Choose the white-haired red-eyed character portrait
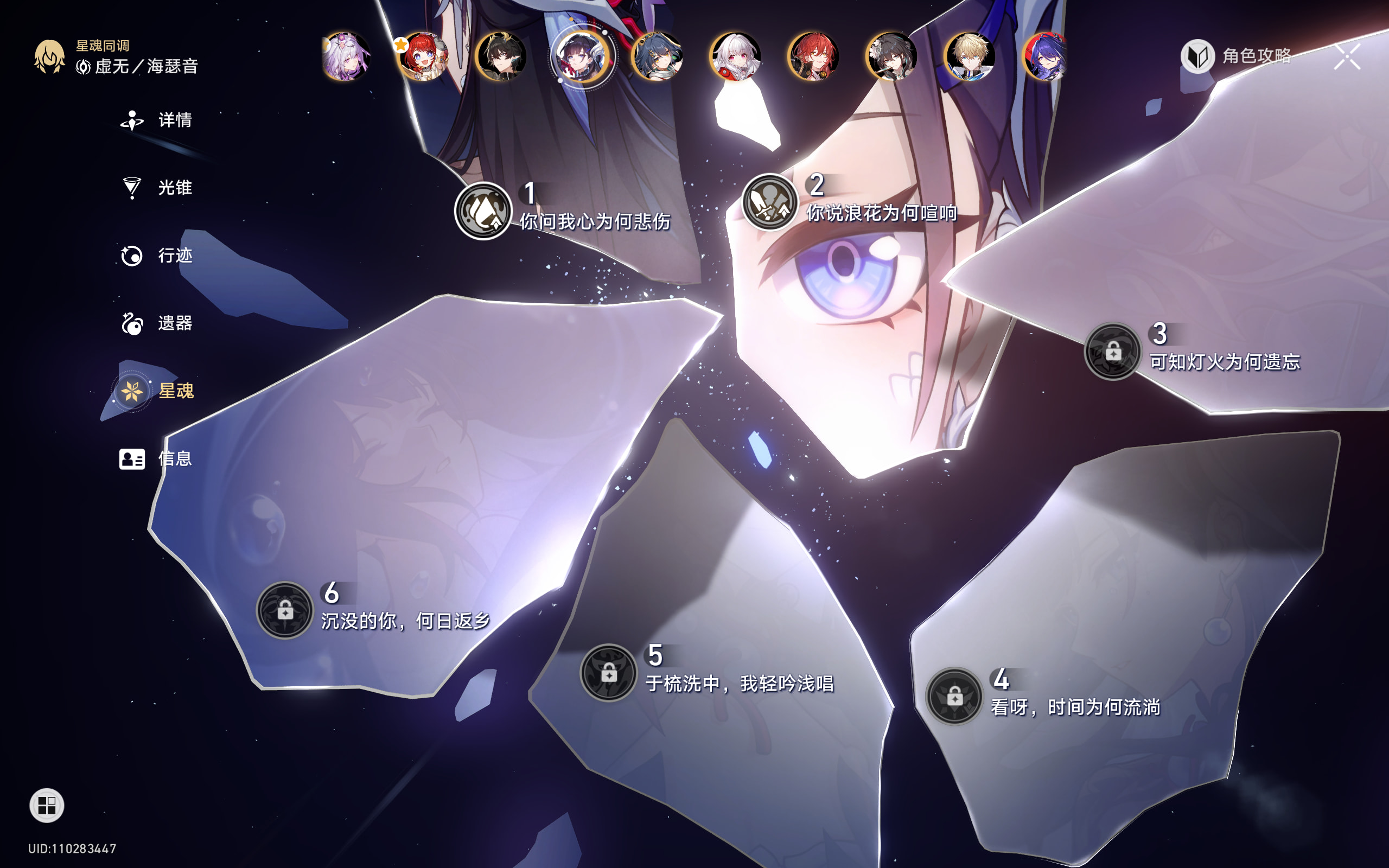This screenshot has height=868, width=1389. (x=735, y=56)
